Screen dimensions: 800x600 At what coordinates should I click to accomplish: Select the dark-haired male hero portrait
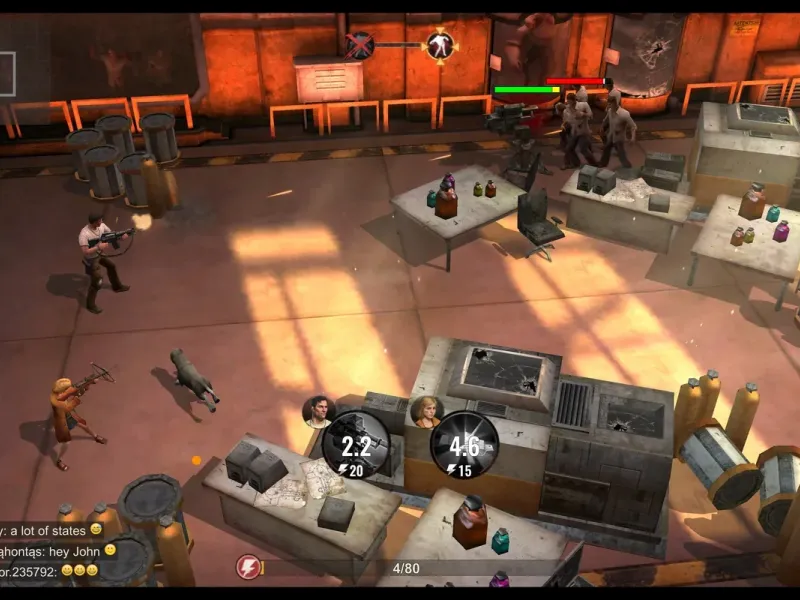[317, 411]
